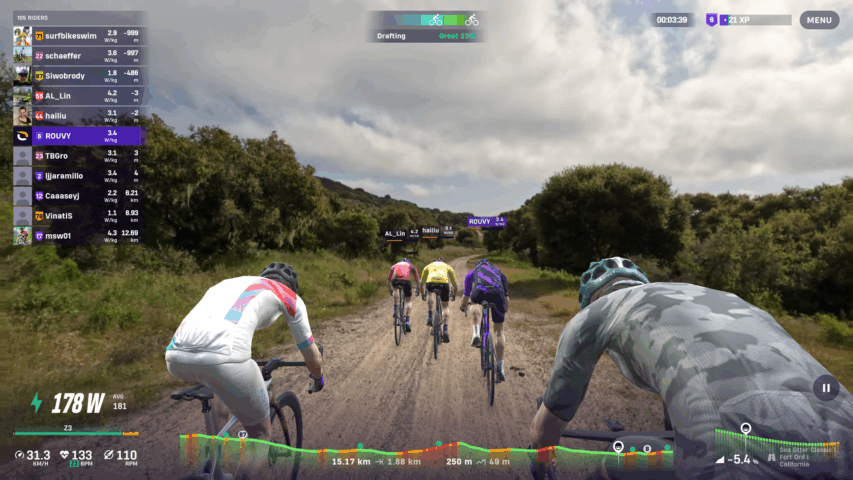The height and width of the screenshot is (480, 853).
Task: Choose schaeffer's row in the leaderboard
Action: (x=78, y=56)
